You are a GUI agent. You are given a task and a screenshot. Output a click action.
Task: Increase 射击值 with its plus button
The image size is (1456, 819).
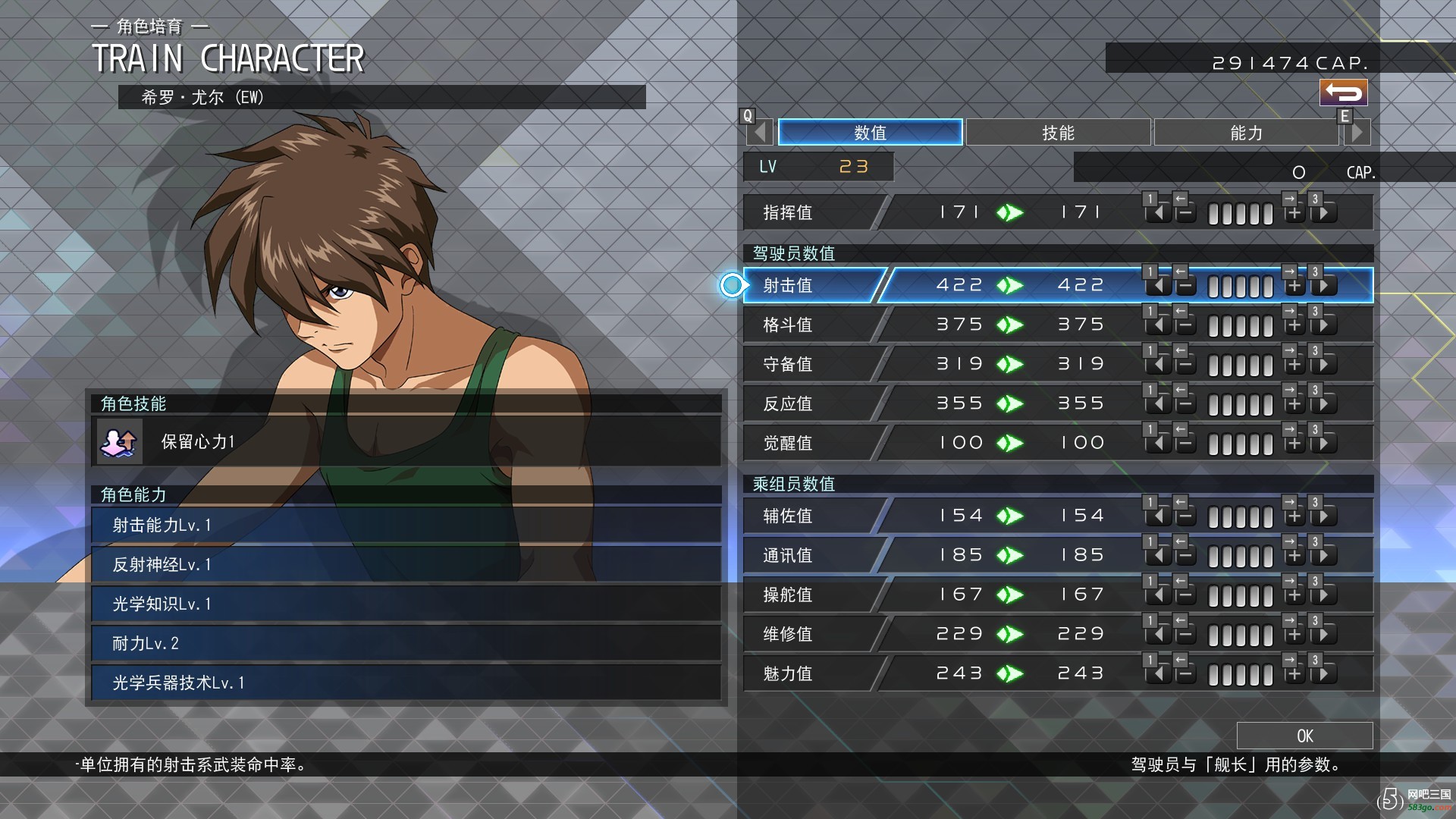coord(1294,287)
